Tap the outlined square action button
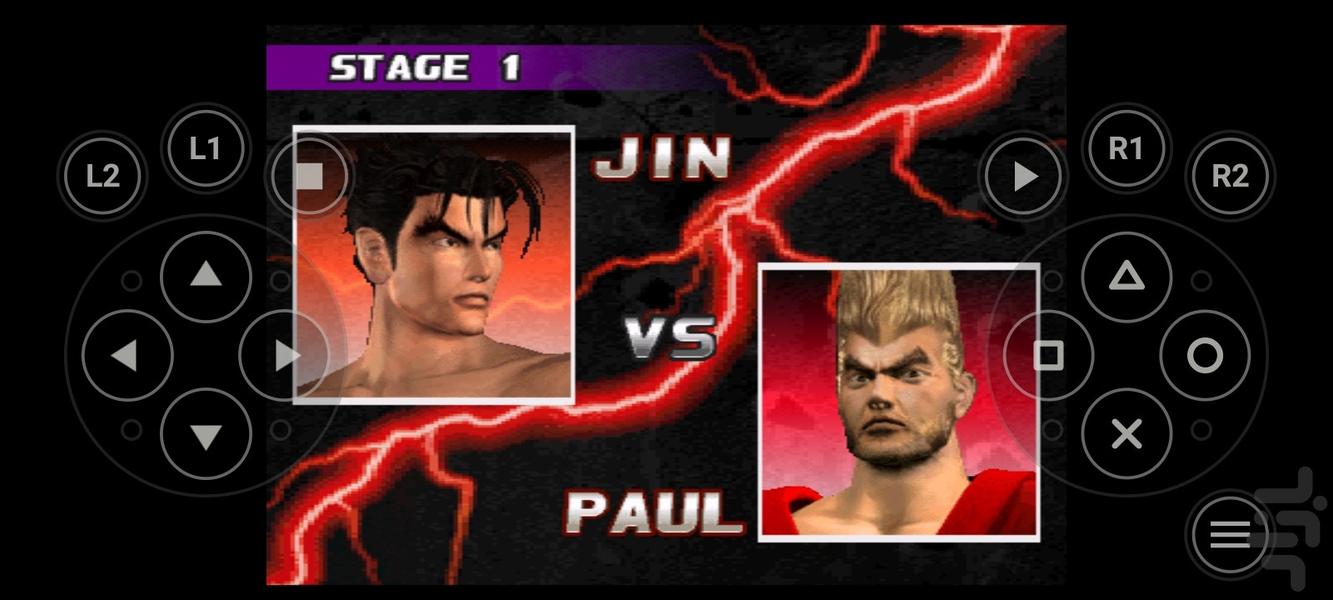1333x600 pixels. 1048,355
